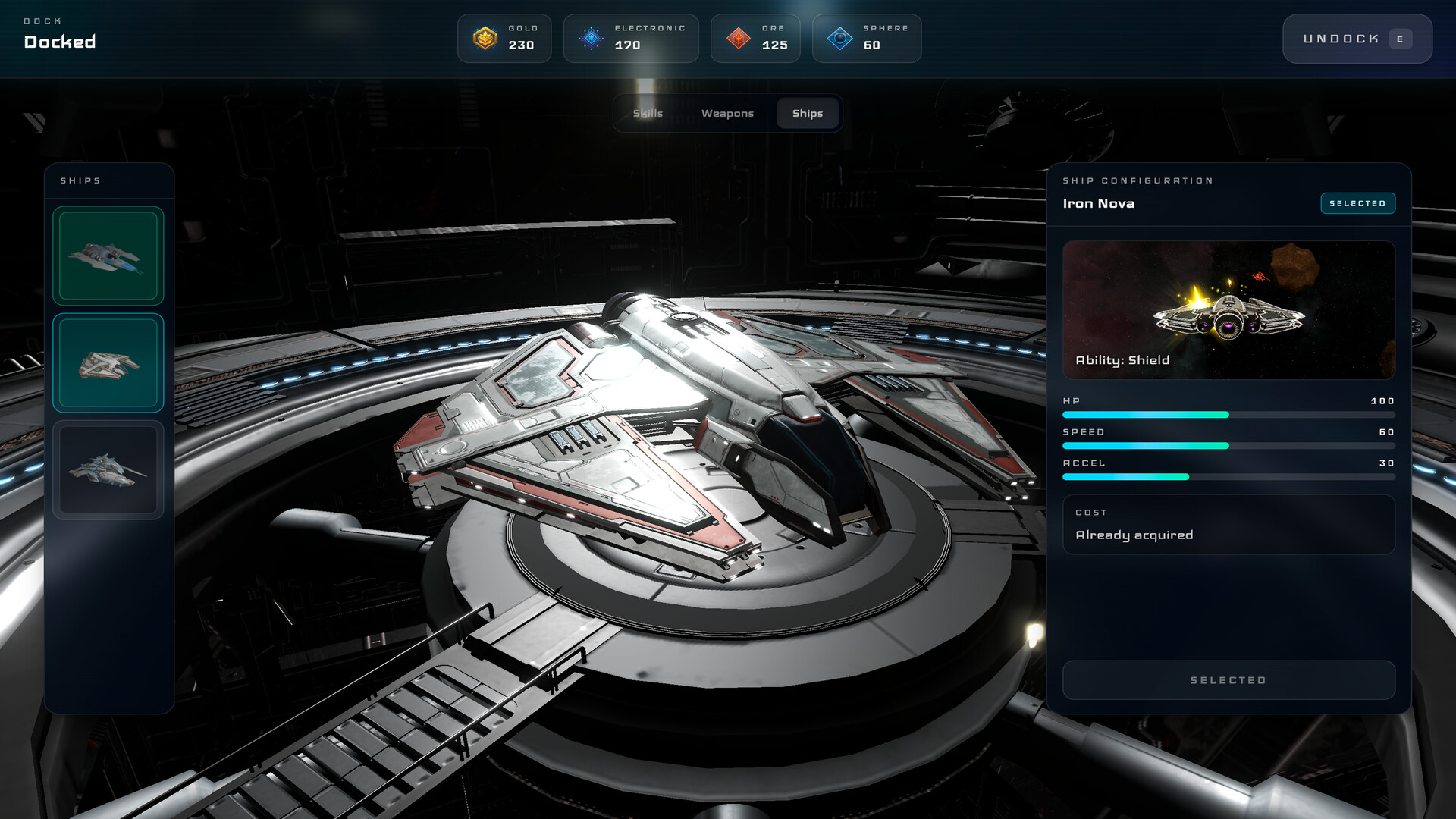
Task: Switch to the Skills tab
Action: [x=648, y=114]
